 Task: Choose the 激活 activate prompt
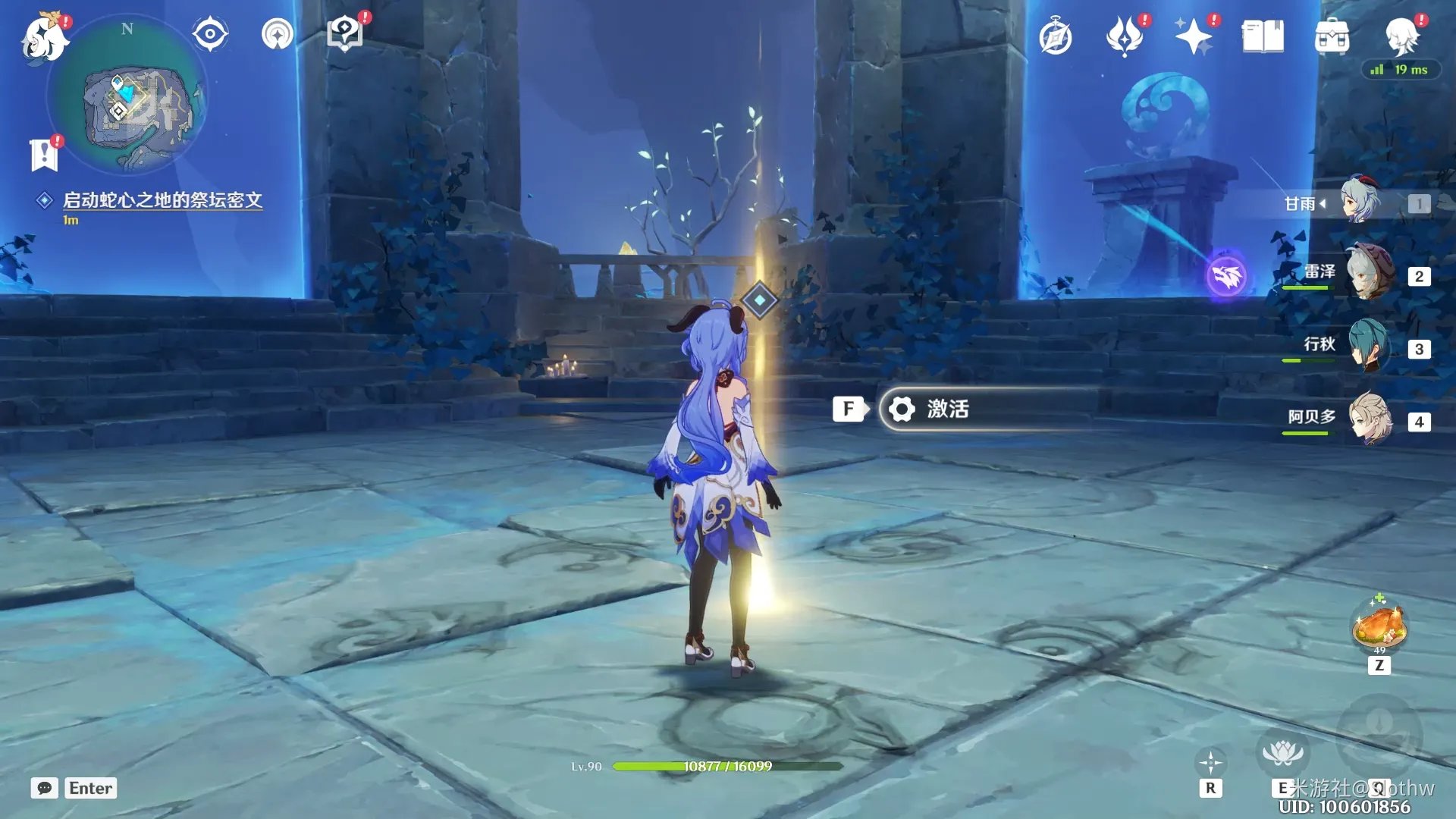[986, 409]
